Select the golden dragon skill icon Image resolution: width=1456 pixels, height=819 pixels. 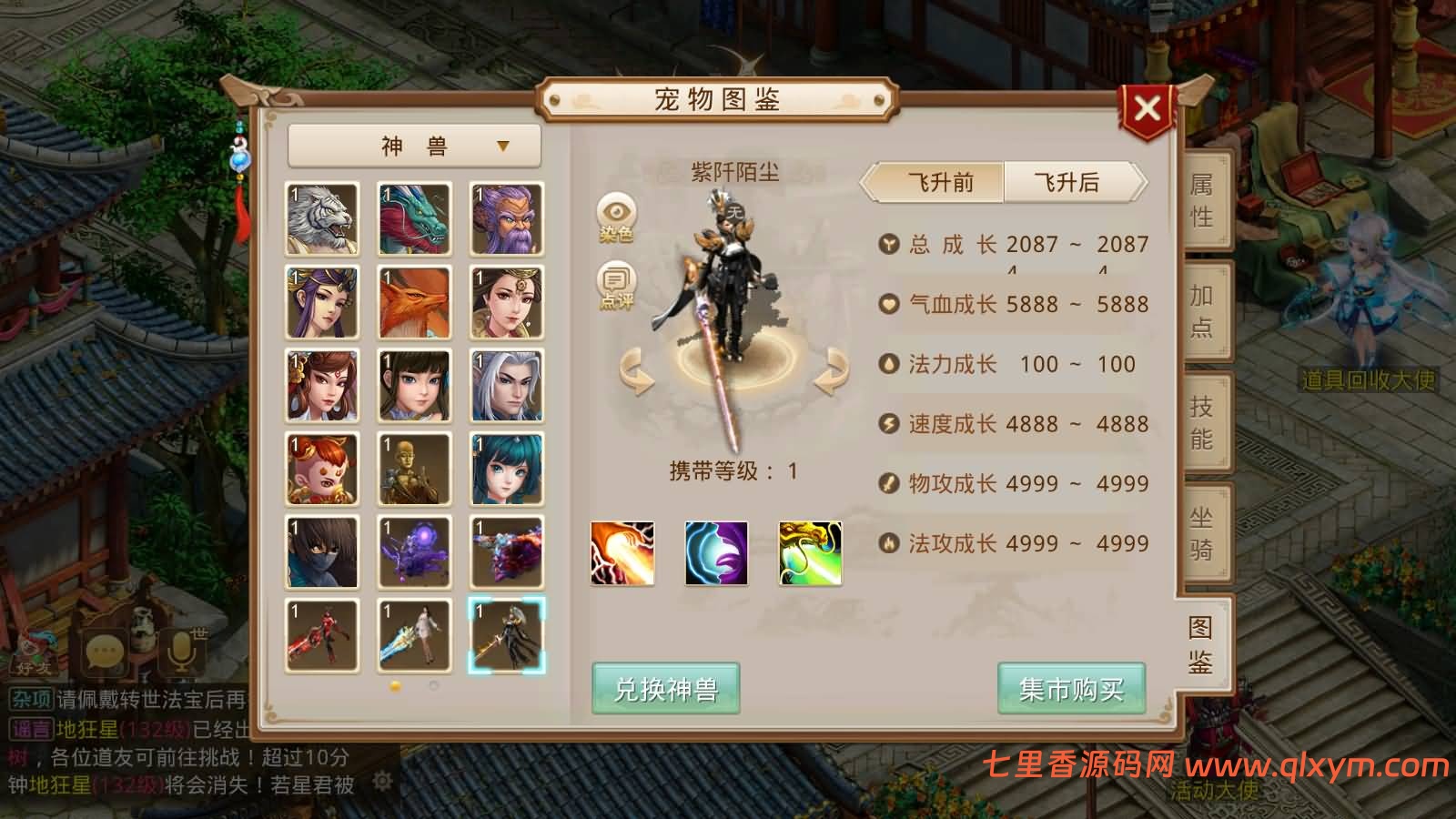coord(810,552)
